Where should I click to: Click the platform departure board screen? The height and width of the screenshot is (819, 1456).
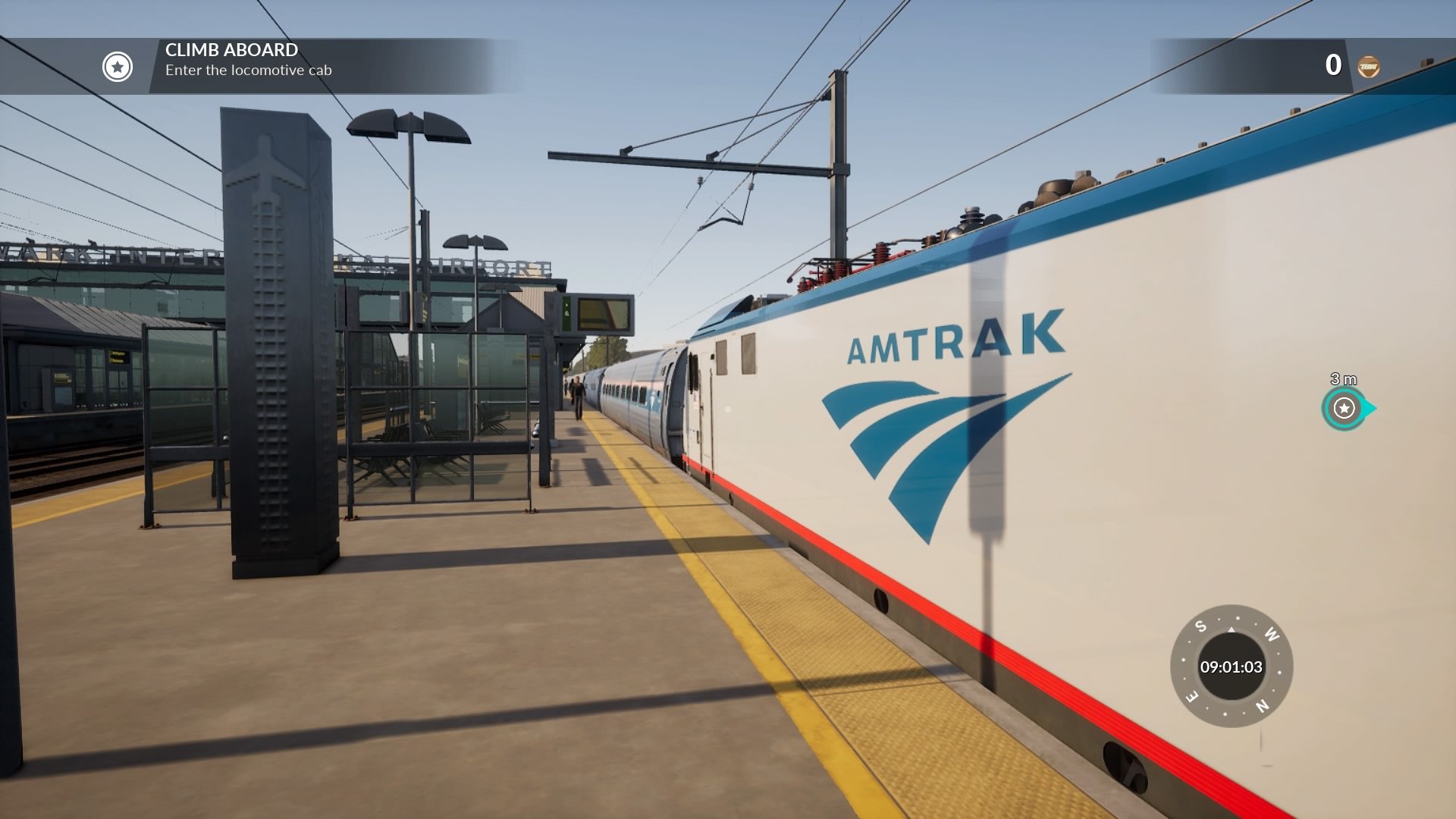coord(603,313)
